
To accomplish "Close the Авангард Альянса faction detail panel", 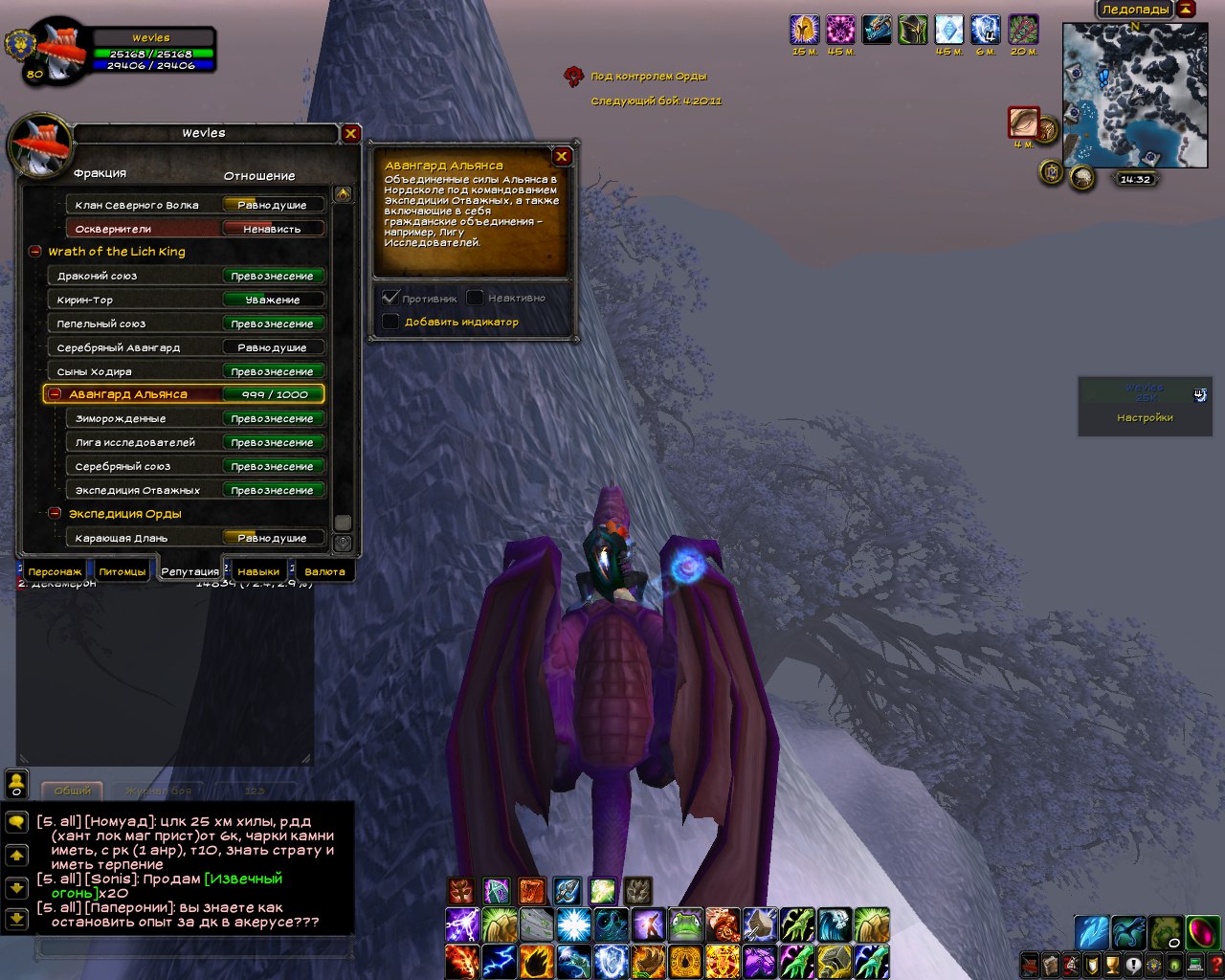I will tap(562, 156).
